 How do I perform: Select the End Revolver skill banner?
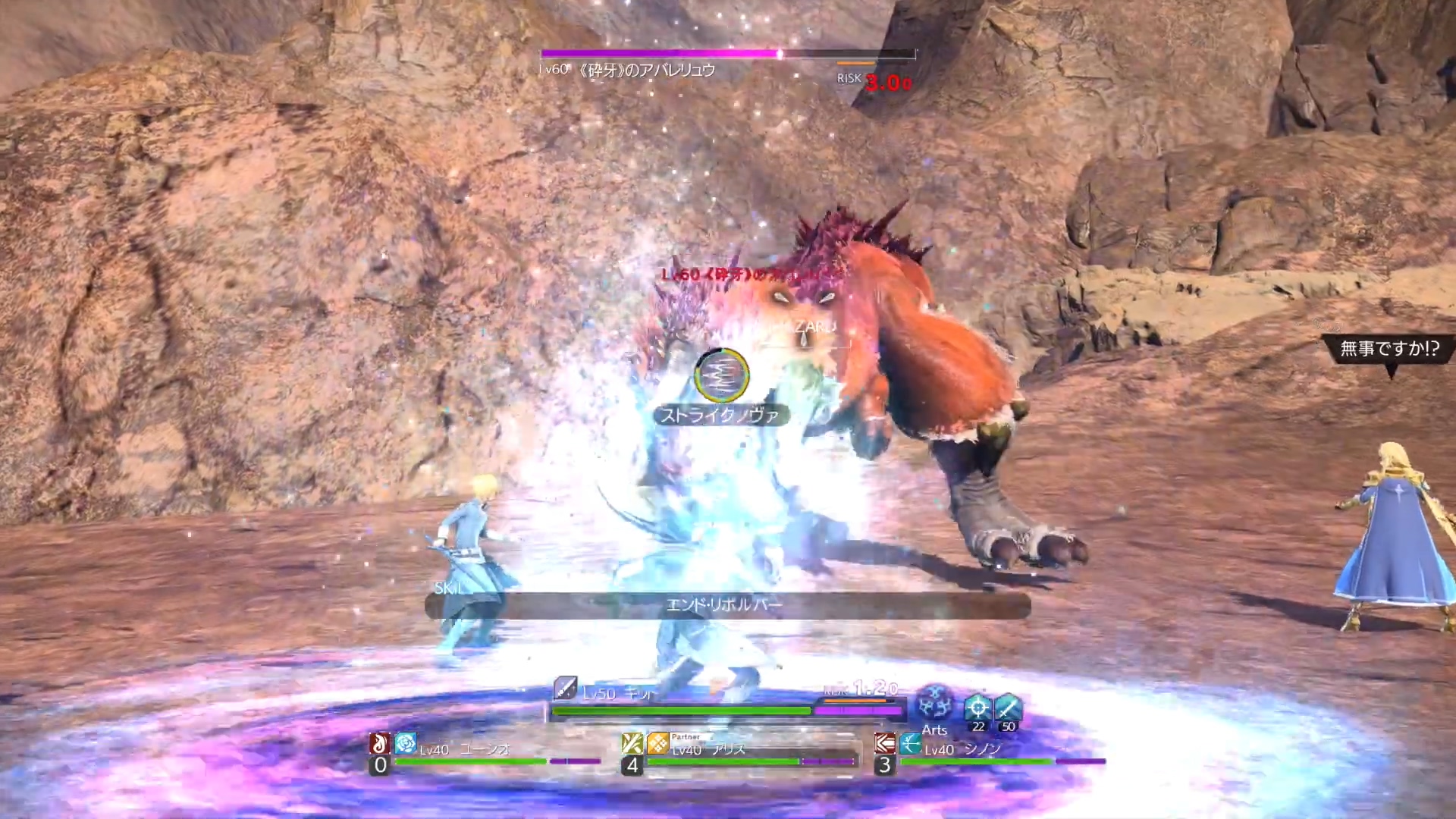[x=726, y=605]
